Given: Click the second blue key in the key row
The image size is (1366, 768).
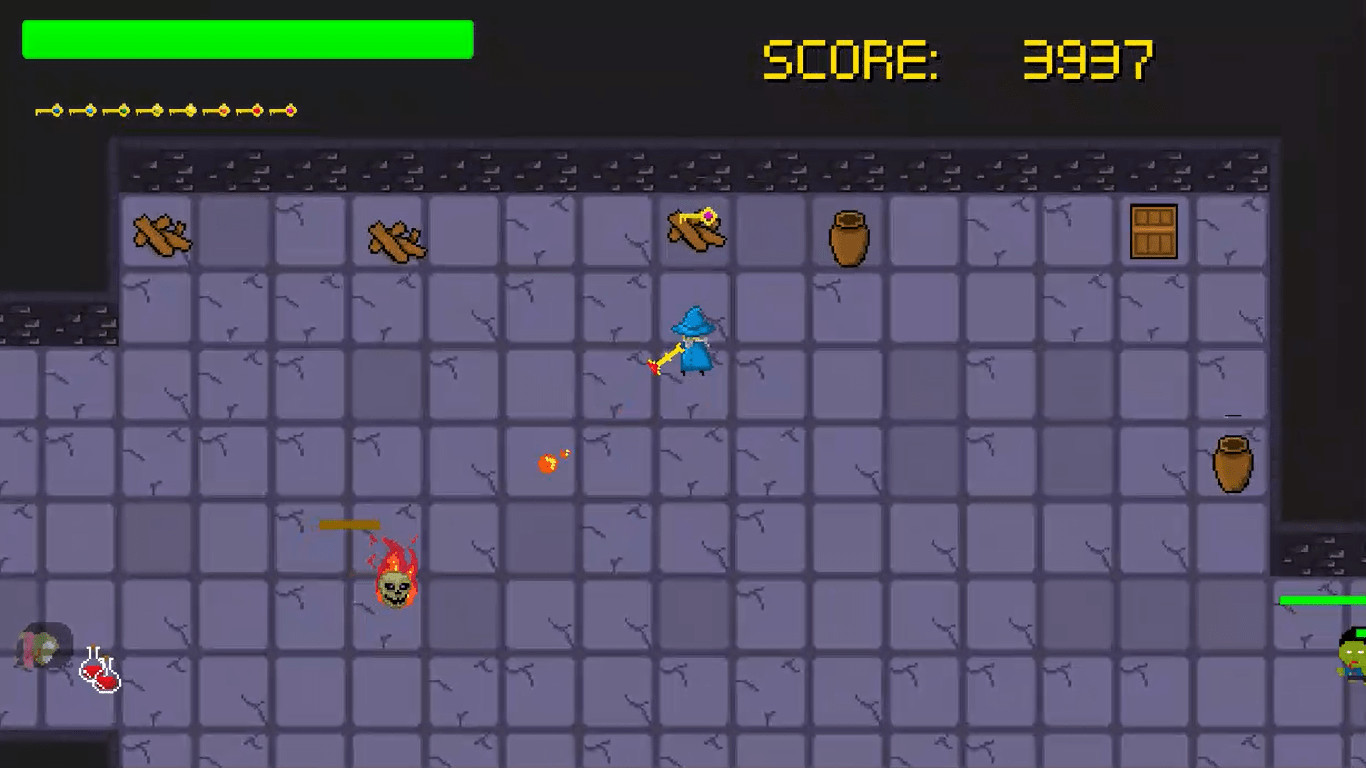Looking at the screenshot, I should coord(91,110).
